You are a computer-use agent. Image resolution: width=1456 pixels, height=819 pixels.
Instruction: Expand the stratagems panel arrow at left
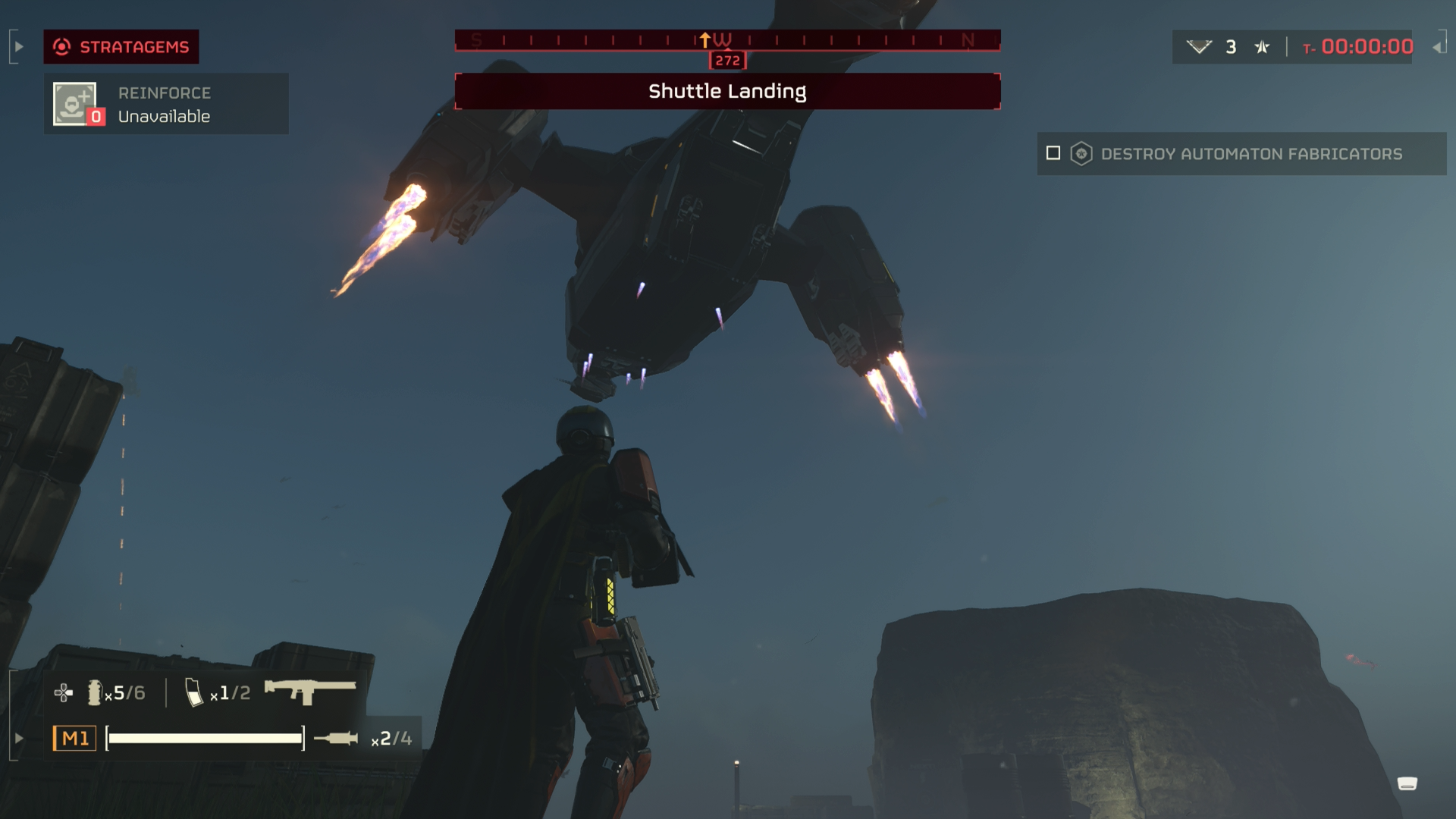[19, 47]
